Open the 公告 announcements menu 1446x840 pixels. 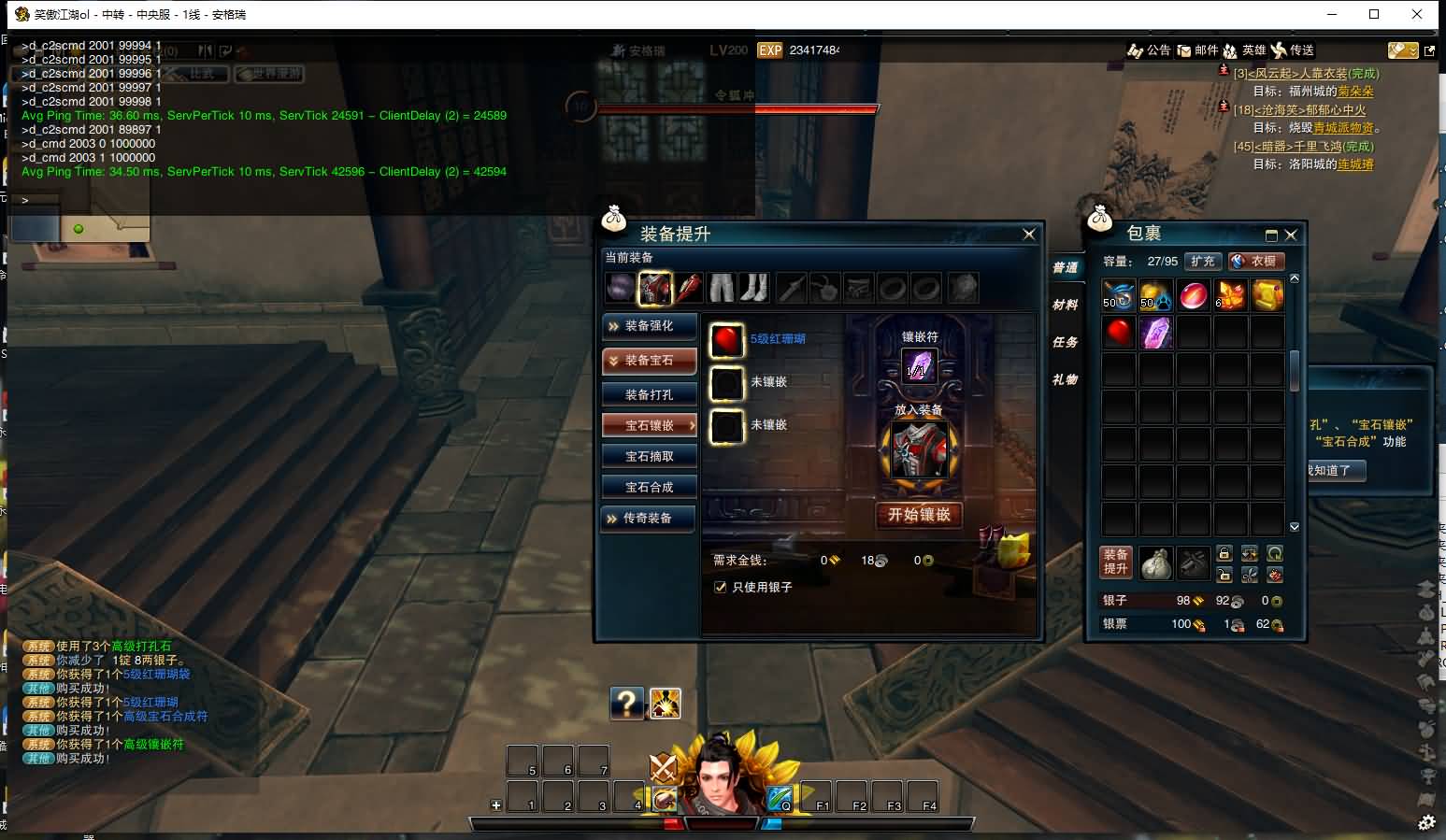1149,50
